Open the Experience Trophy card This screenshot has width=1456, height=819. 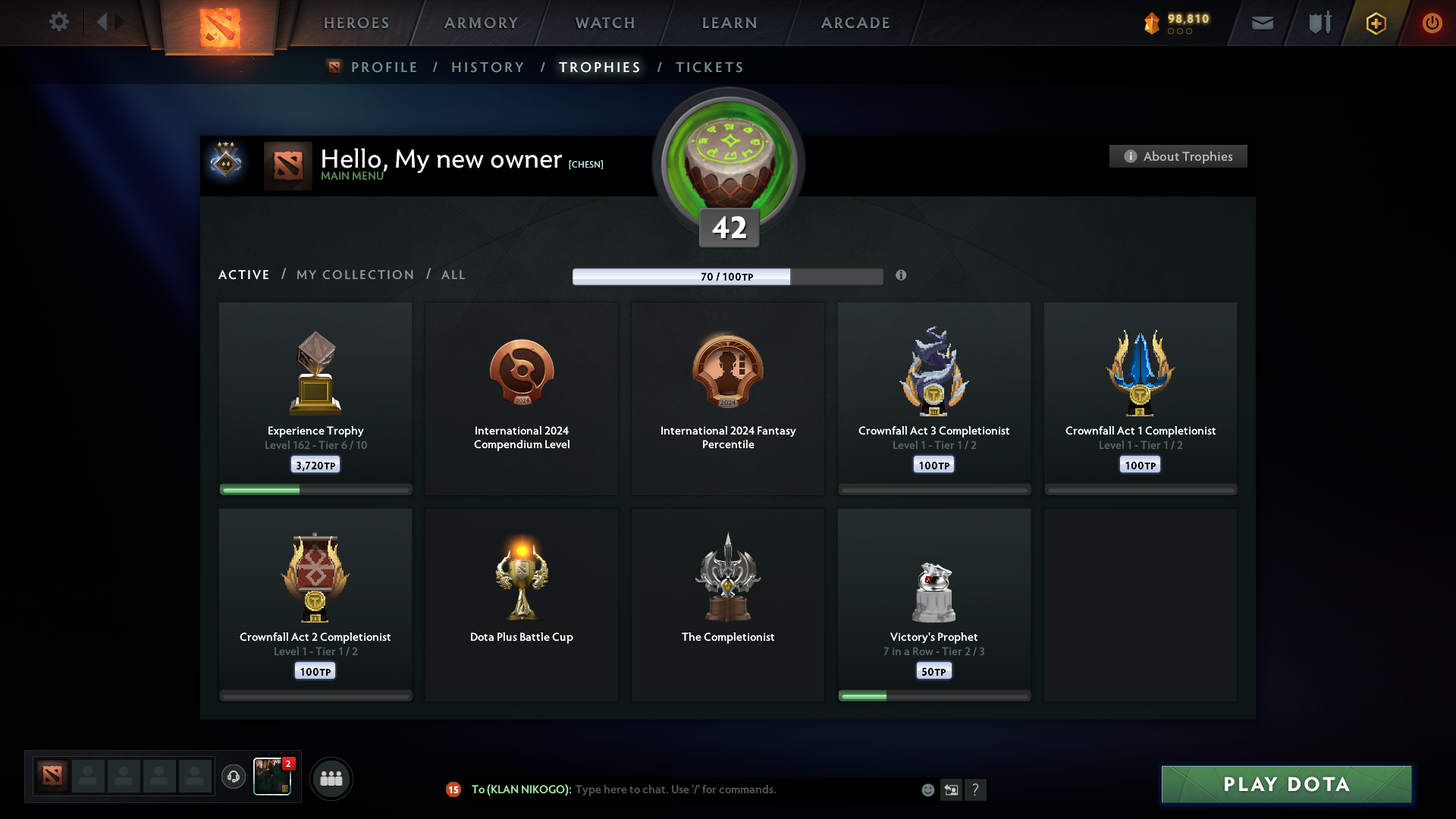(315, 394)
